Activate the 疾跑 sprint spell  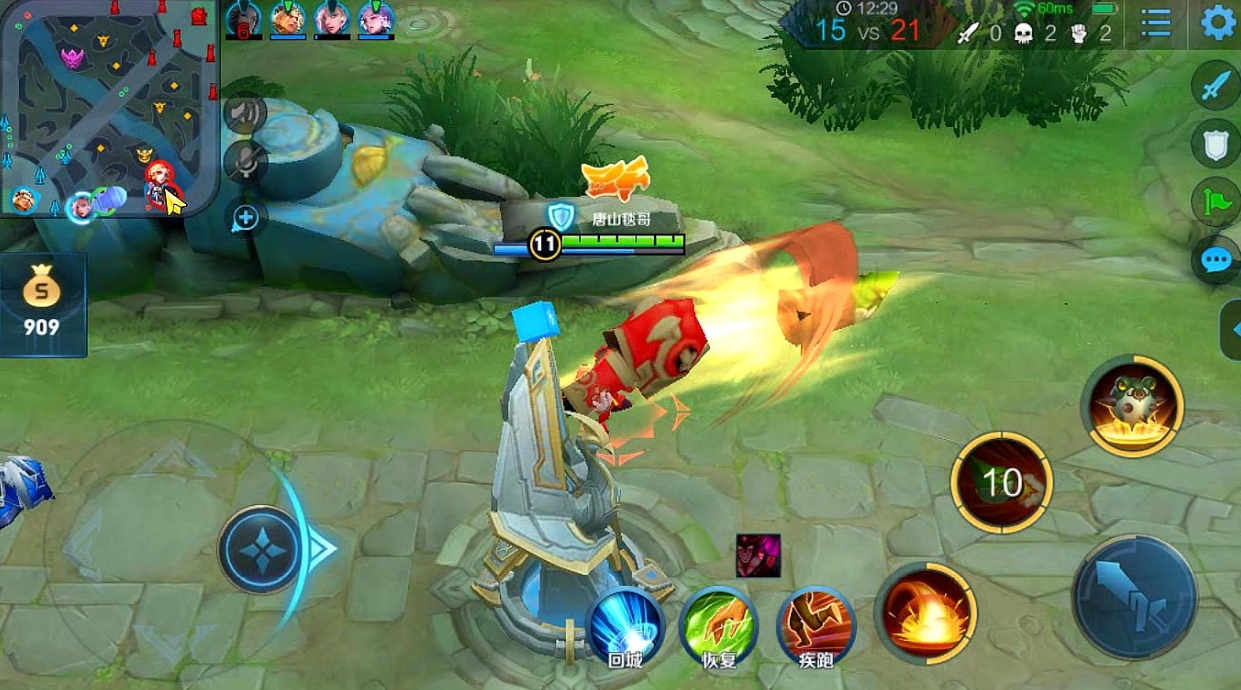coord(816,626)
